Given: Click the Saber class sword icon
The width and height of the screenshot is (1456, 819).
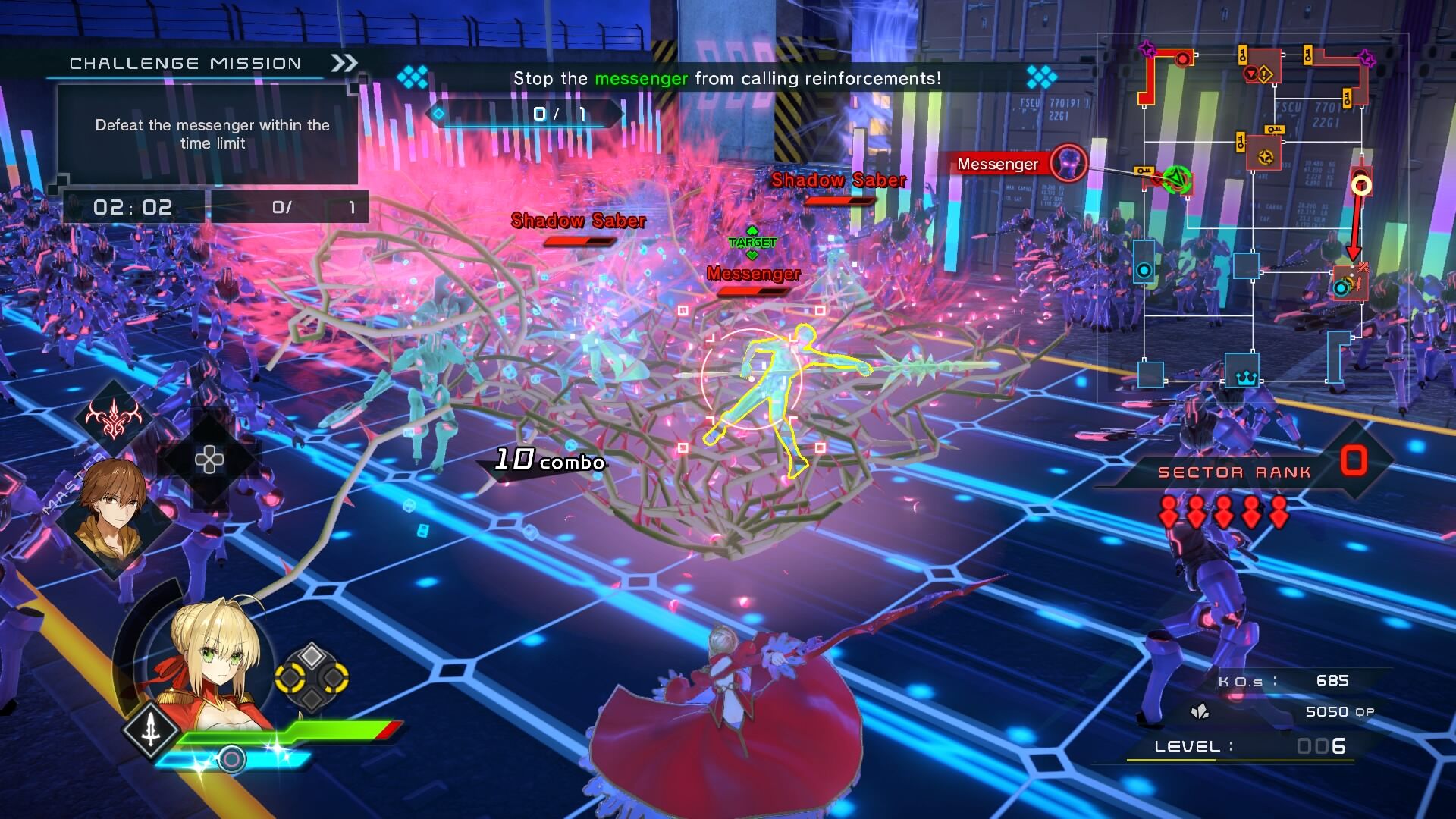Looking at the screenshot, I should pyautogui.click(x=152, y=729).
